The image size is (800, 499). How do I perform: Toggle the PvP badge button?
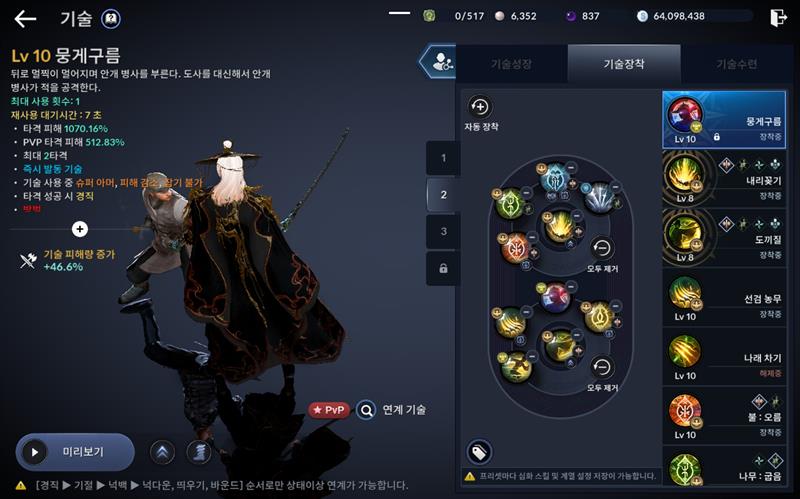coord(328,410)
